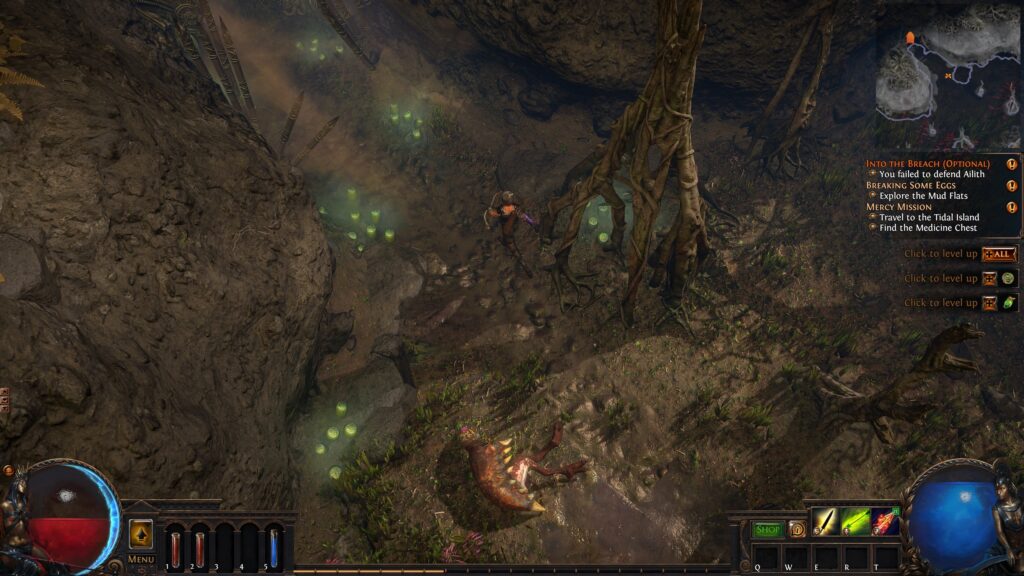1024x576 pixels.
Task: Select the sword default attack skill
Action: [826, 521]
